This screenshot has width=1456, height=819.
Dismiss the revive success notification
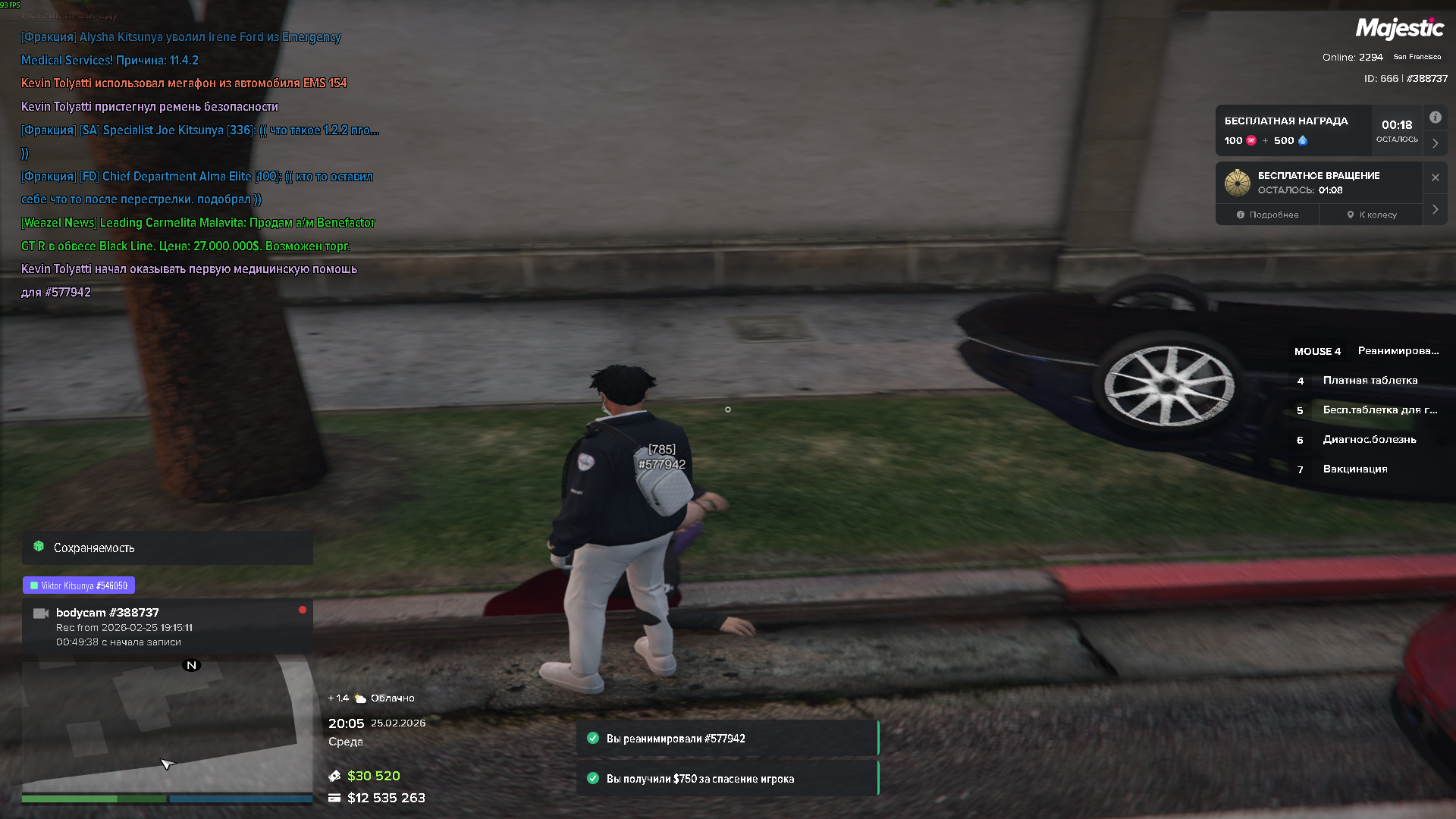726,739
